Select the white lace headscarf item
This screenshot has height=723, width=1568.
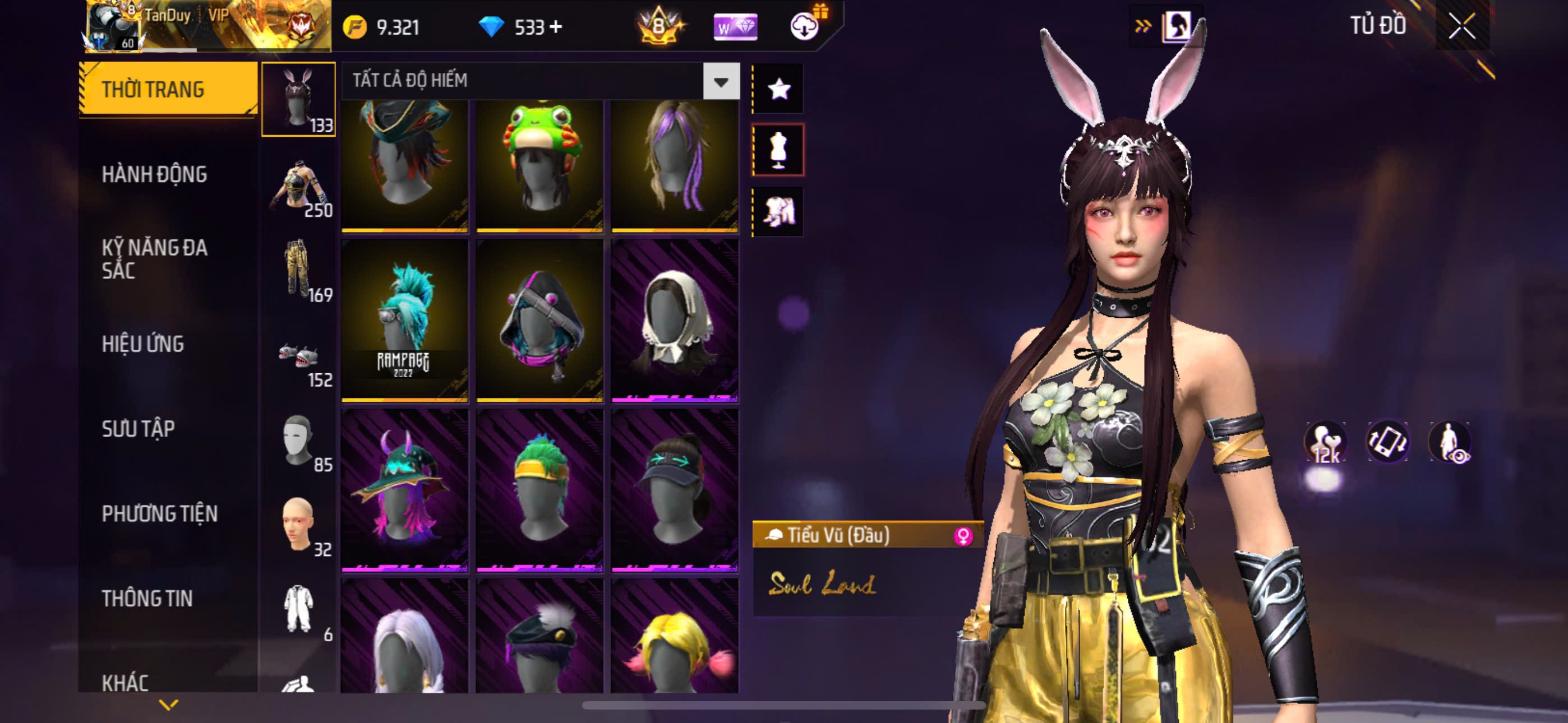click(x=675, y=321)
